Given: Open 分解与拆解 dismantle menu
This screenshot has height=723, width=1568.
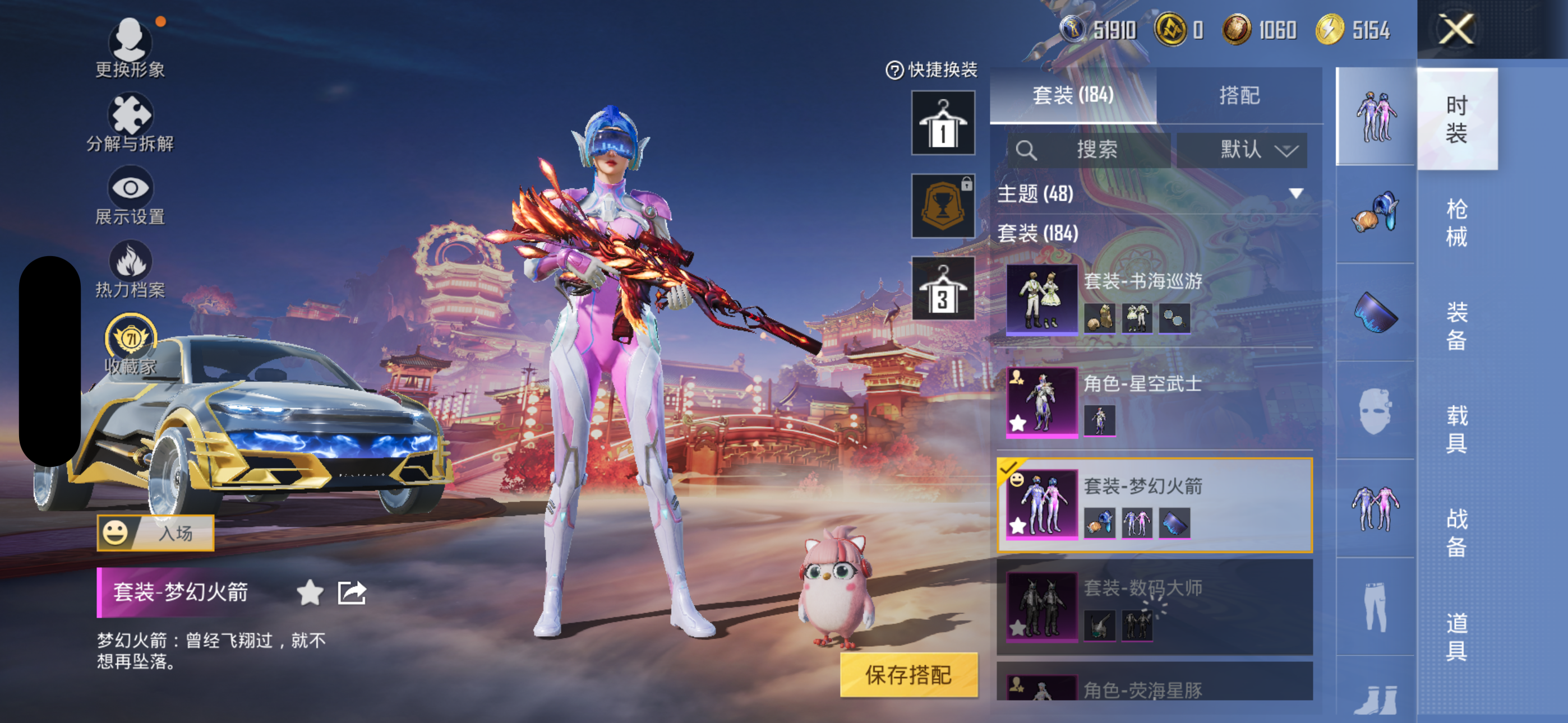Looking at the screenshot, I should pyautogui.click(x=130, y=122).
